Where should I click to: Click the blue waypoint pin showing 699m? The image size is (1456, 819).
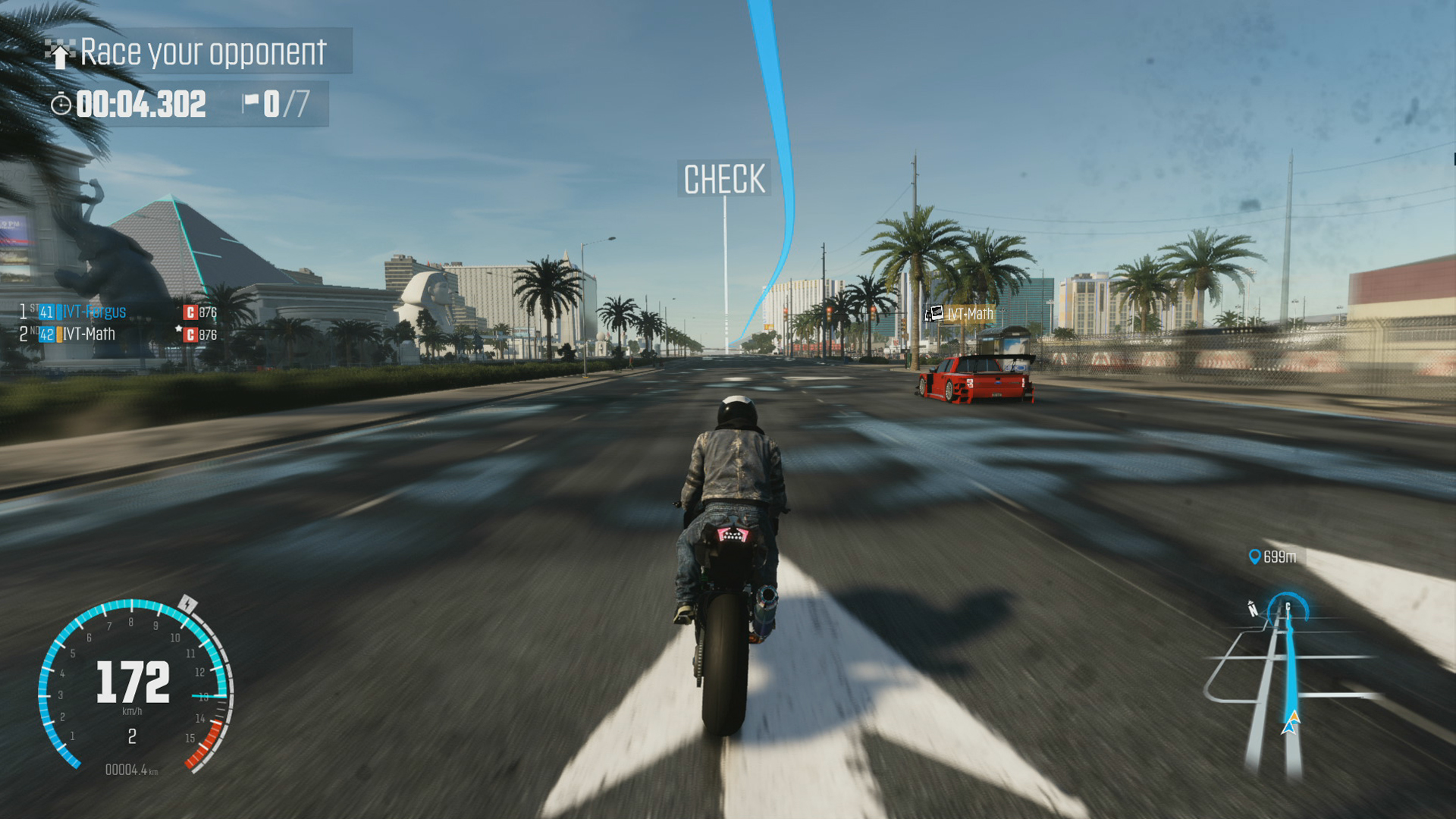point(1255,557)
